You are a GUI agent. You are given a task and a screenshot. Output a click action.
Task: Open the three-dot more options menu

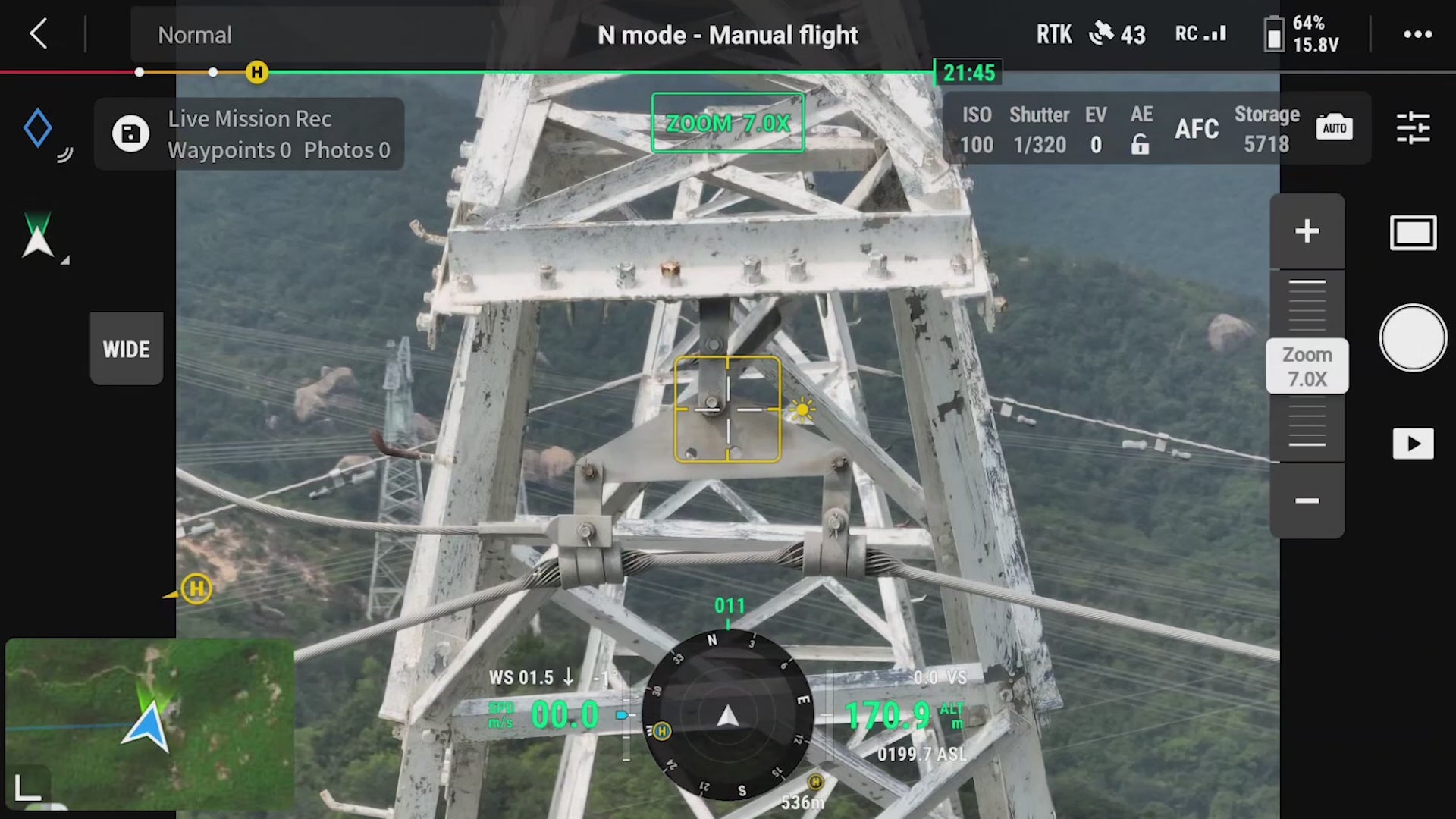1417,34
